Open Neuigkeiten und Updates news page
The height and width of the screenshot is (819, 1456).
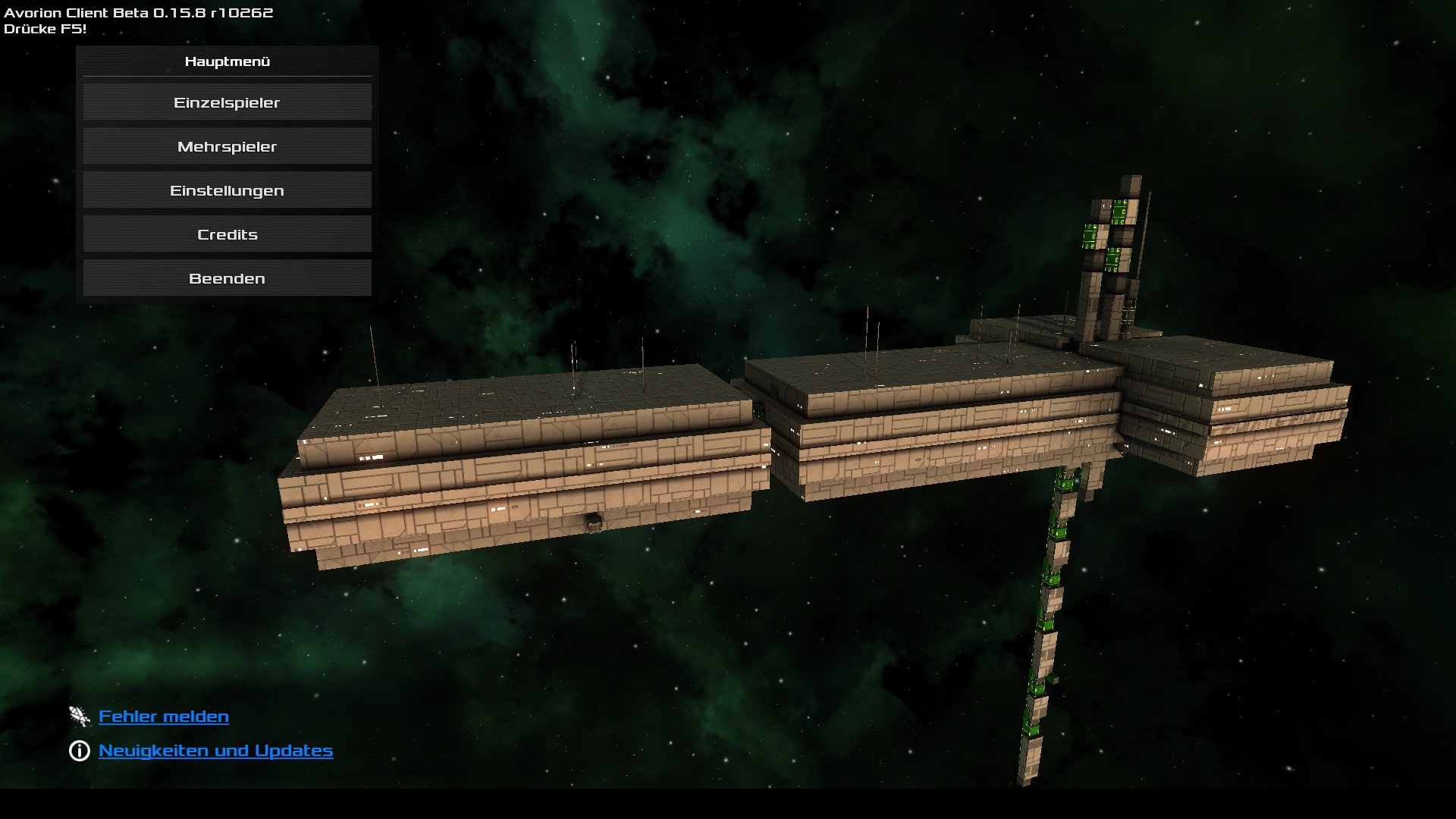(x=215, y=750)
